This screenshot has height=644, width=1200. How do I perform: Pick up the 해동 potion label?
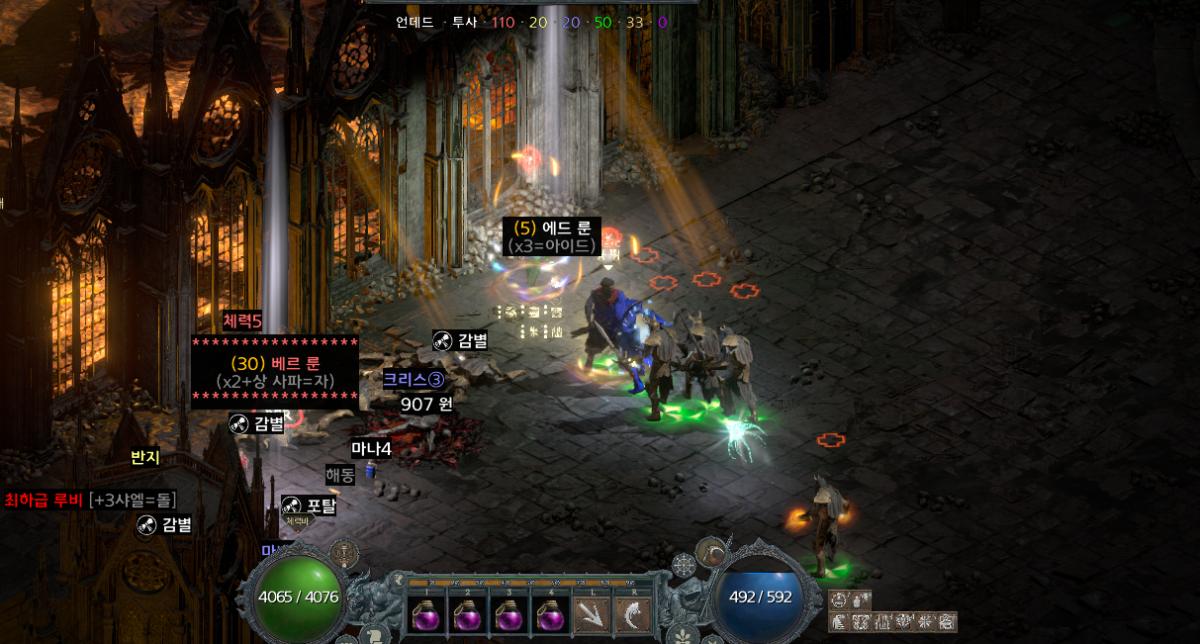pyautogui.click(x=340, y=476)
